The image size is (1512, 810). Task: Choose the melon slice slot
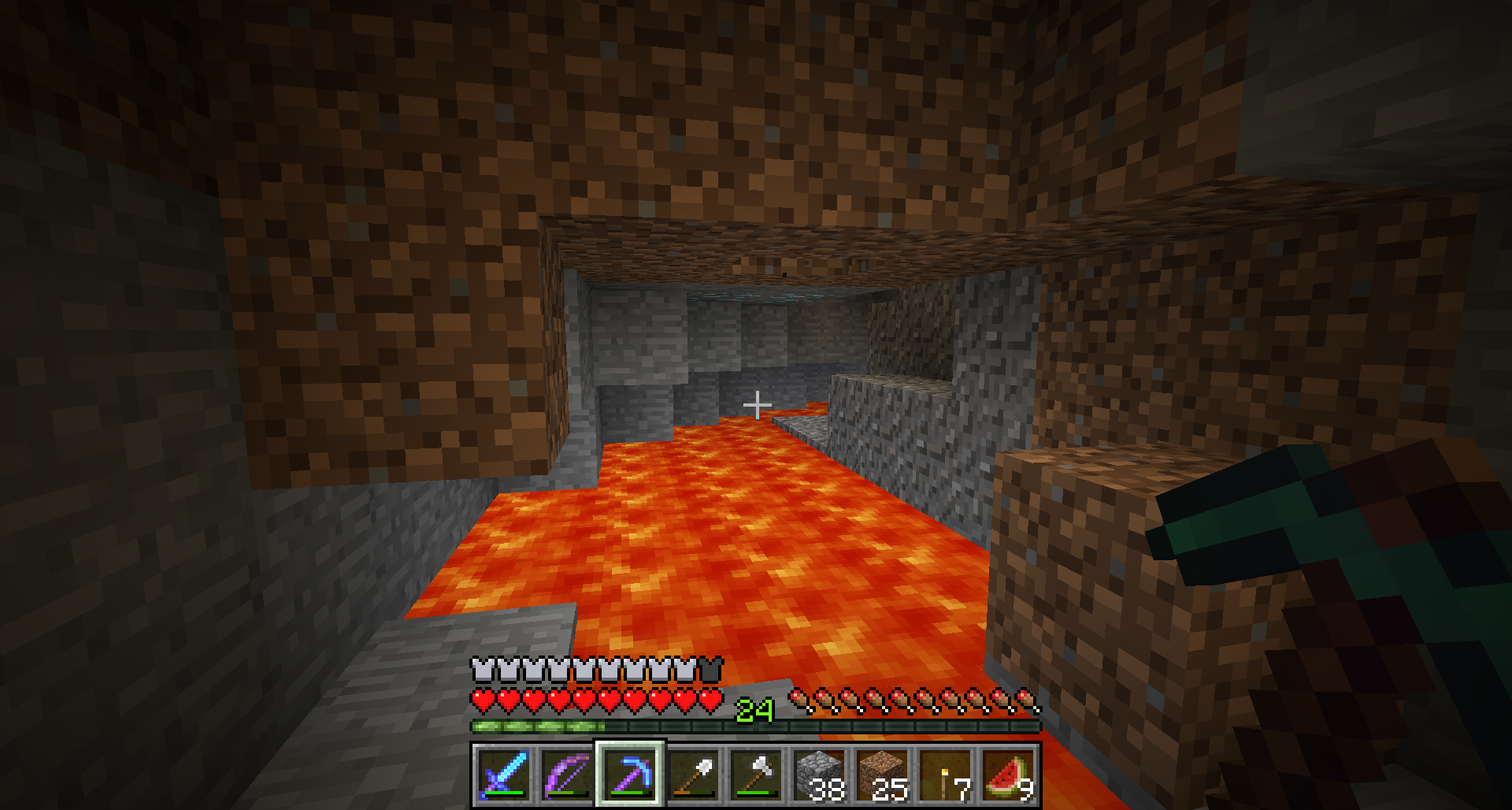pos(1008,775)
